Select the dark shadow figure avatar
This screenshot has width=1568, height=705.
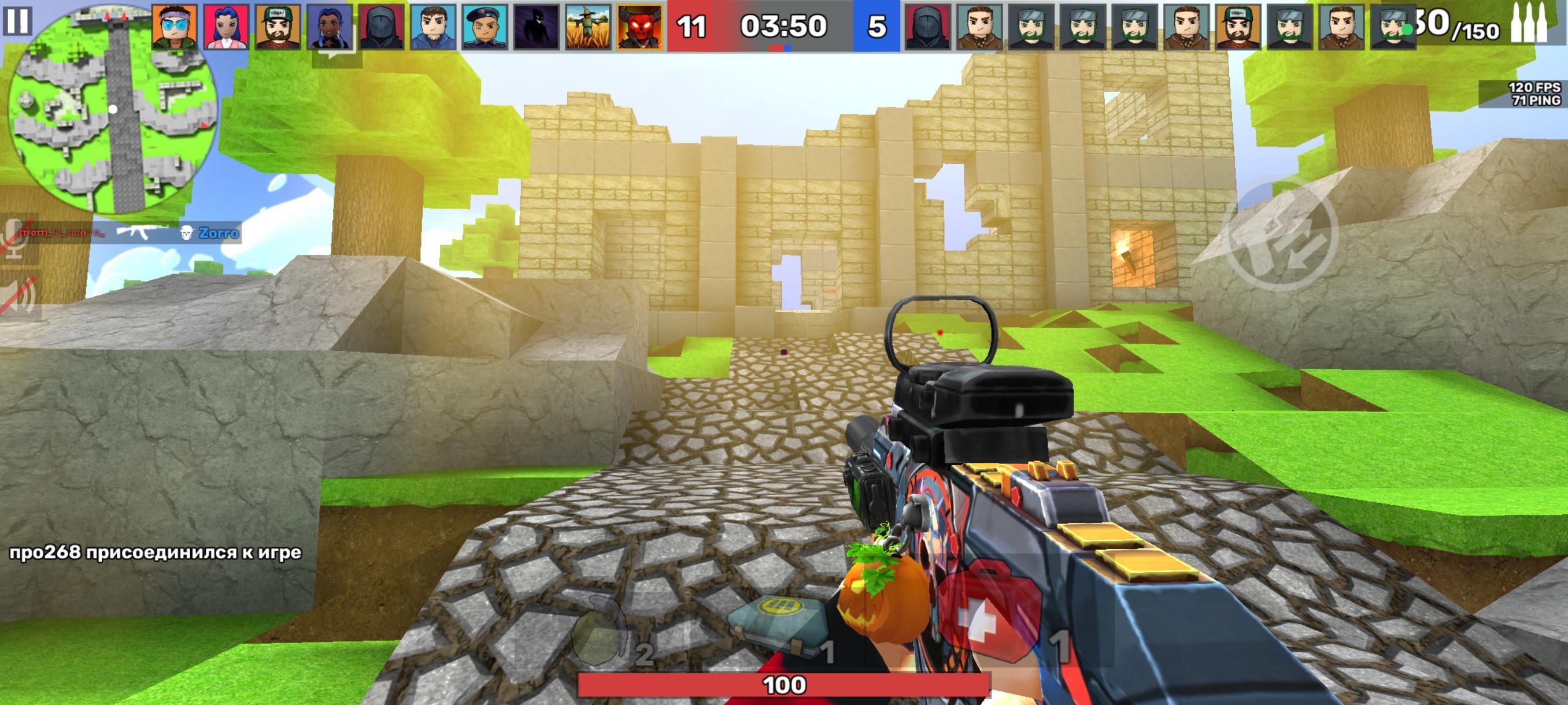click(537, 27)
